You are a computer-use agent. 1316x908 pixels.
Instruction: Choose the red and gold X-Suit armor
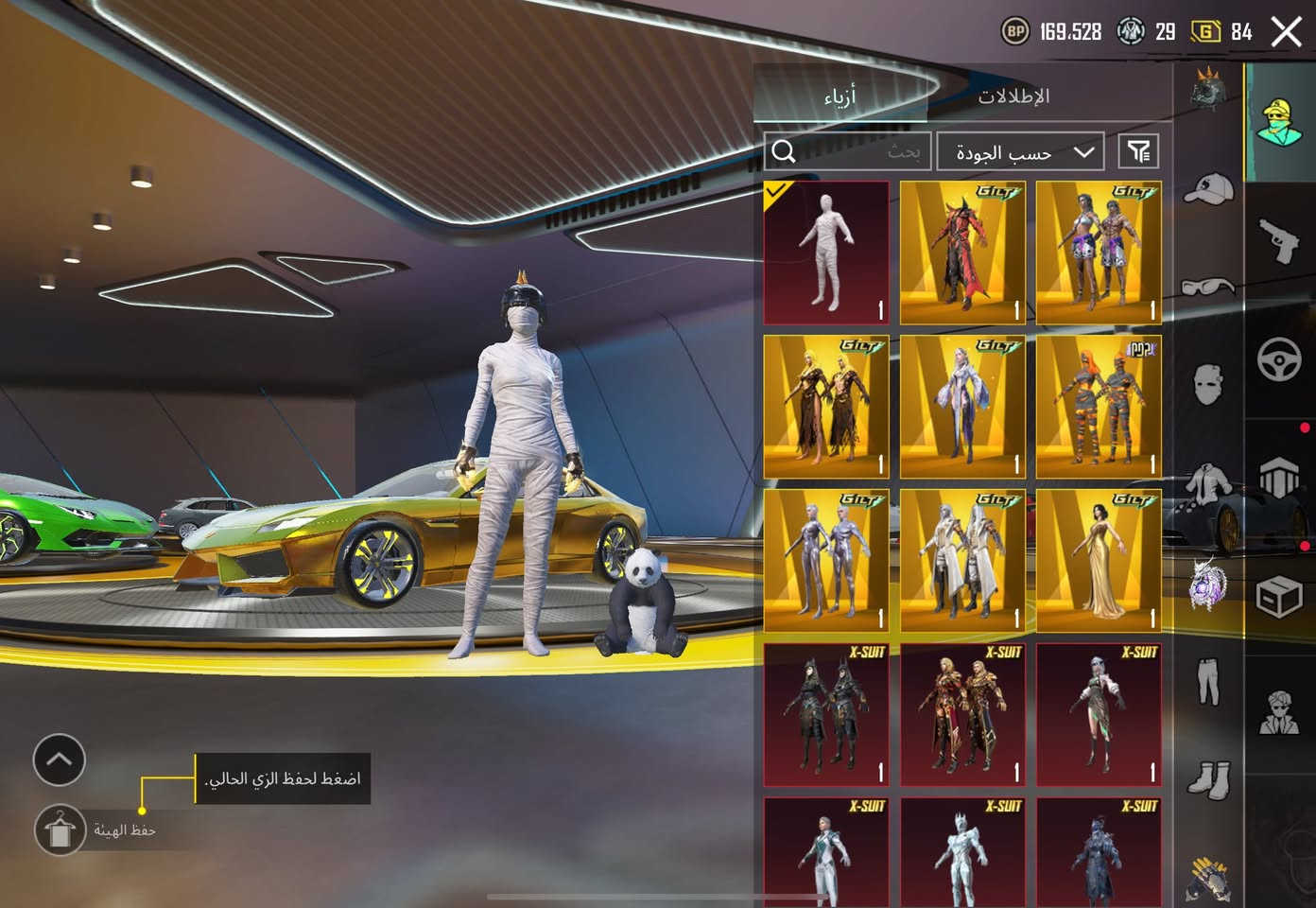[x=962, y=715]
